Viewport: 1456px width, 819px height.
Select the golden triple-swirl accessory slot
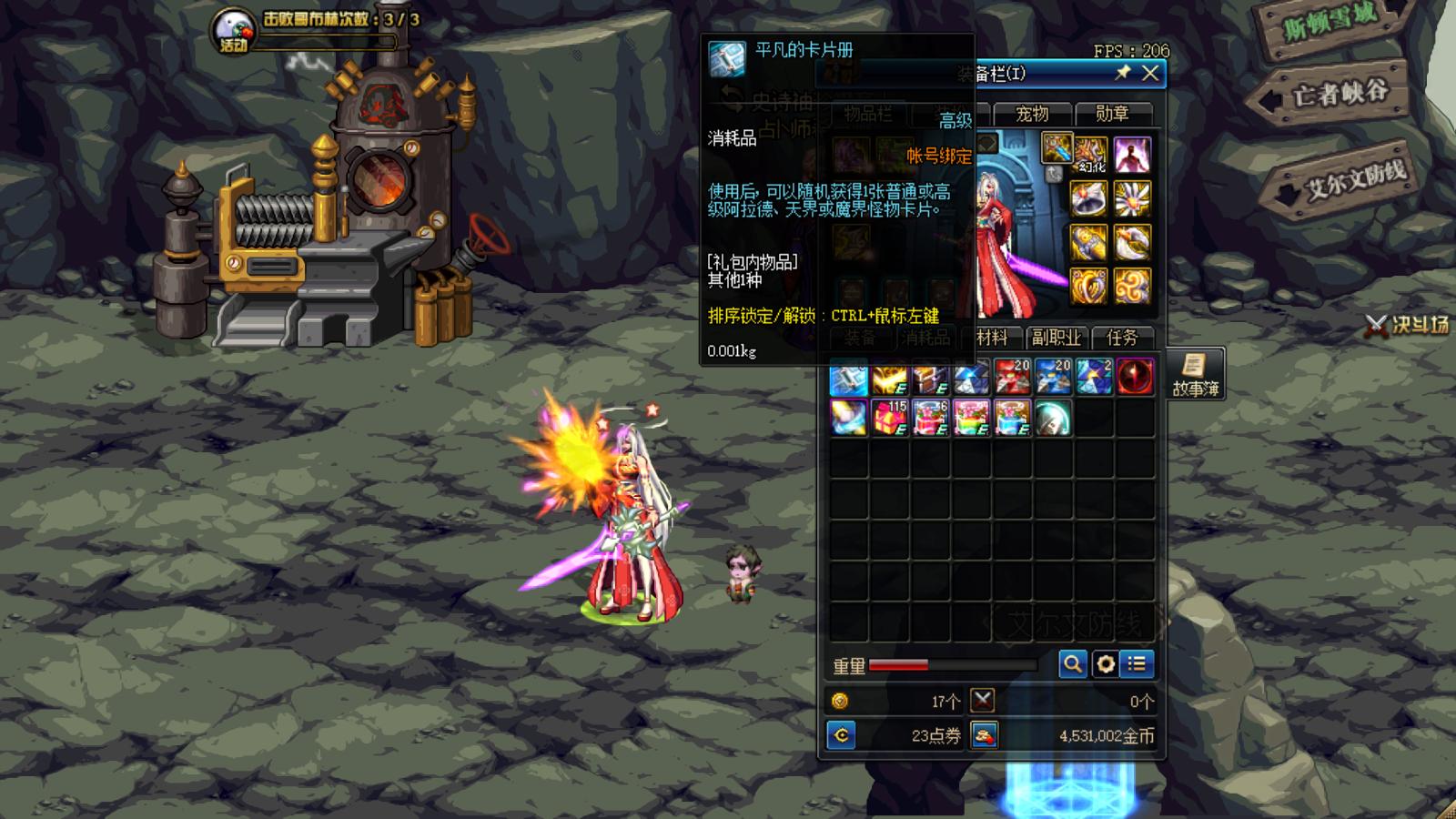pos(1132,286)
